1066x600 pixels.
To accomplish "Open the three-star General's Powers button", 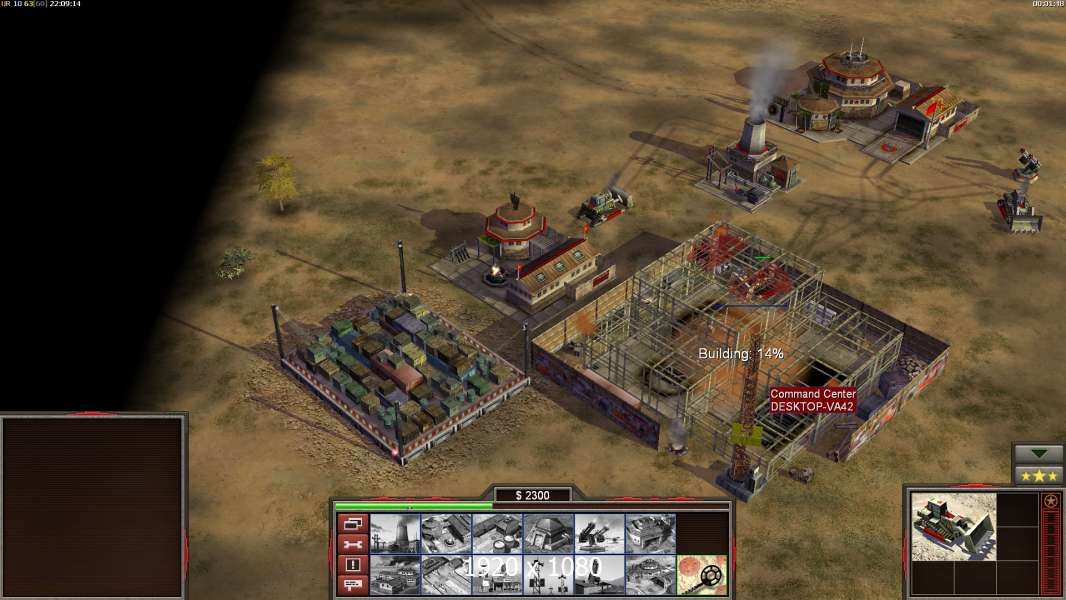I will pyautogui.click(x=1038, y=475).
